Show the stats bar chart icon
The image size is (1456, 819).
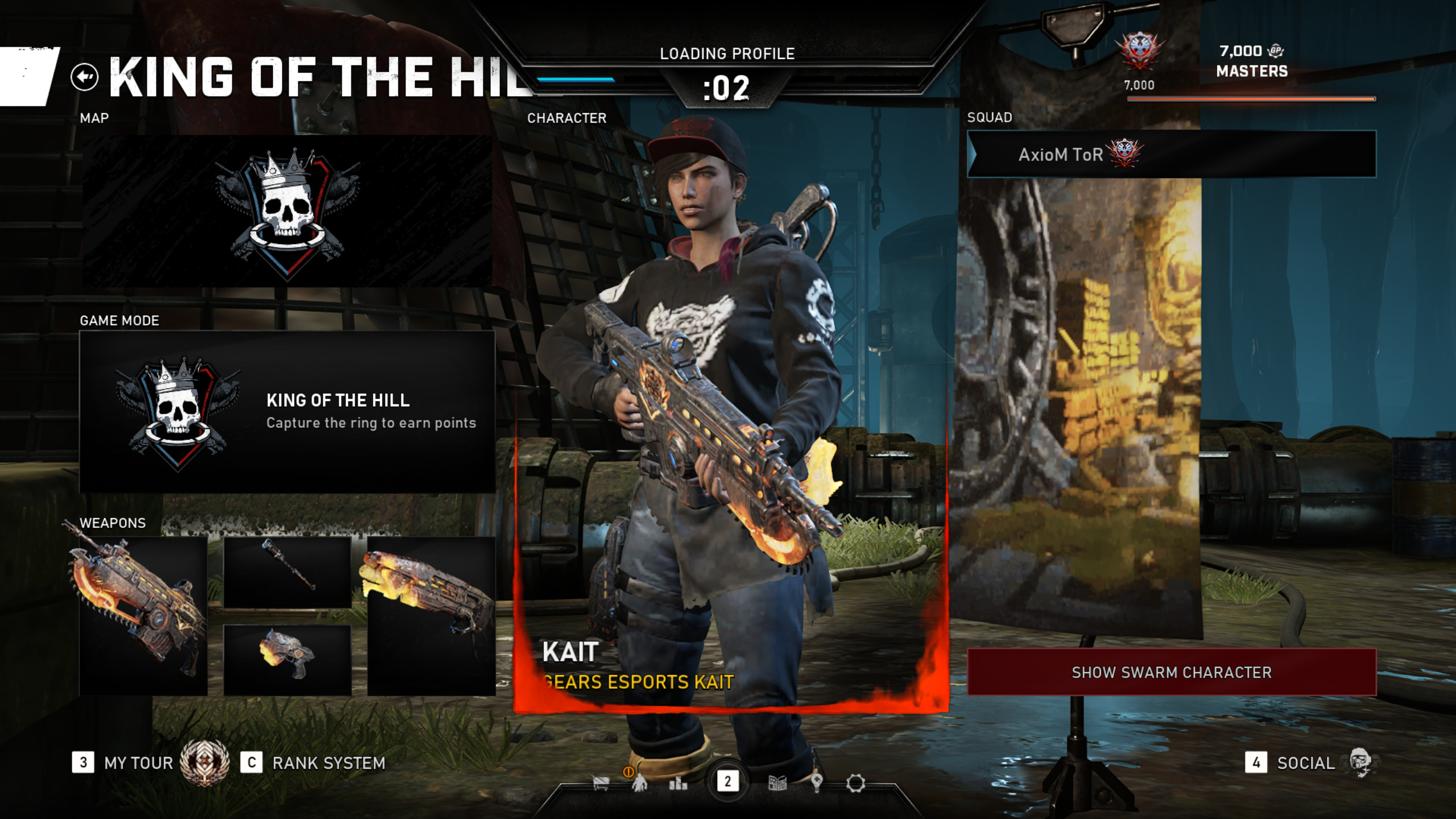pyautogui.click(x=678, y=784)
